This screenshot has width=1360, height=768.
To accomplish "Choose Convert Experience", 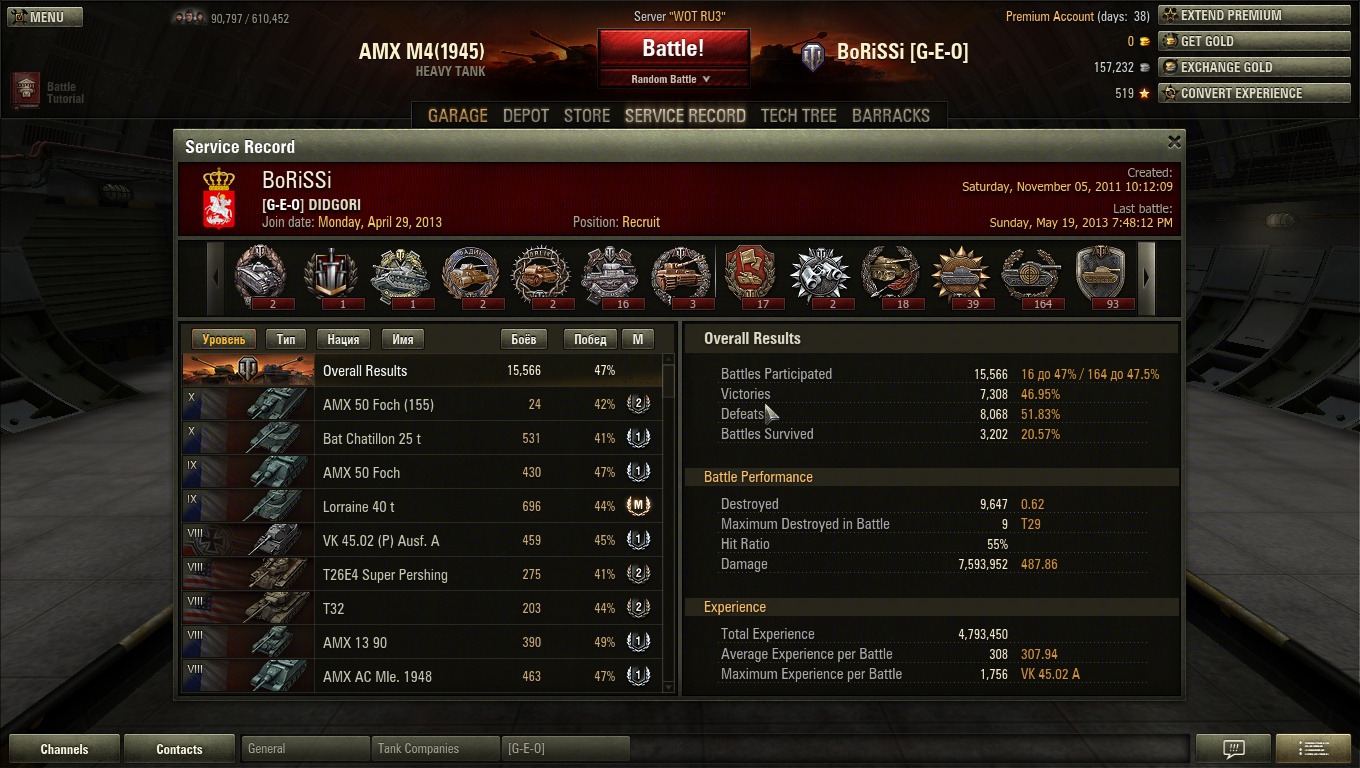I will click(1254, 94).
